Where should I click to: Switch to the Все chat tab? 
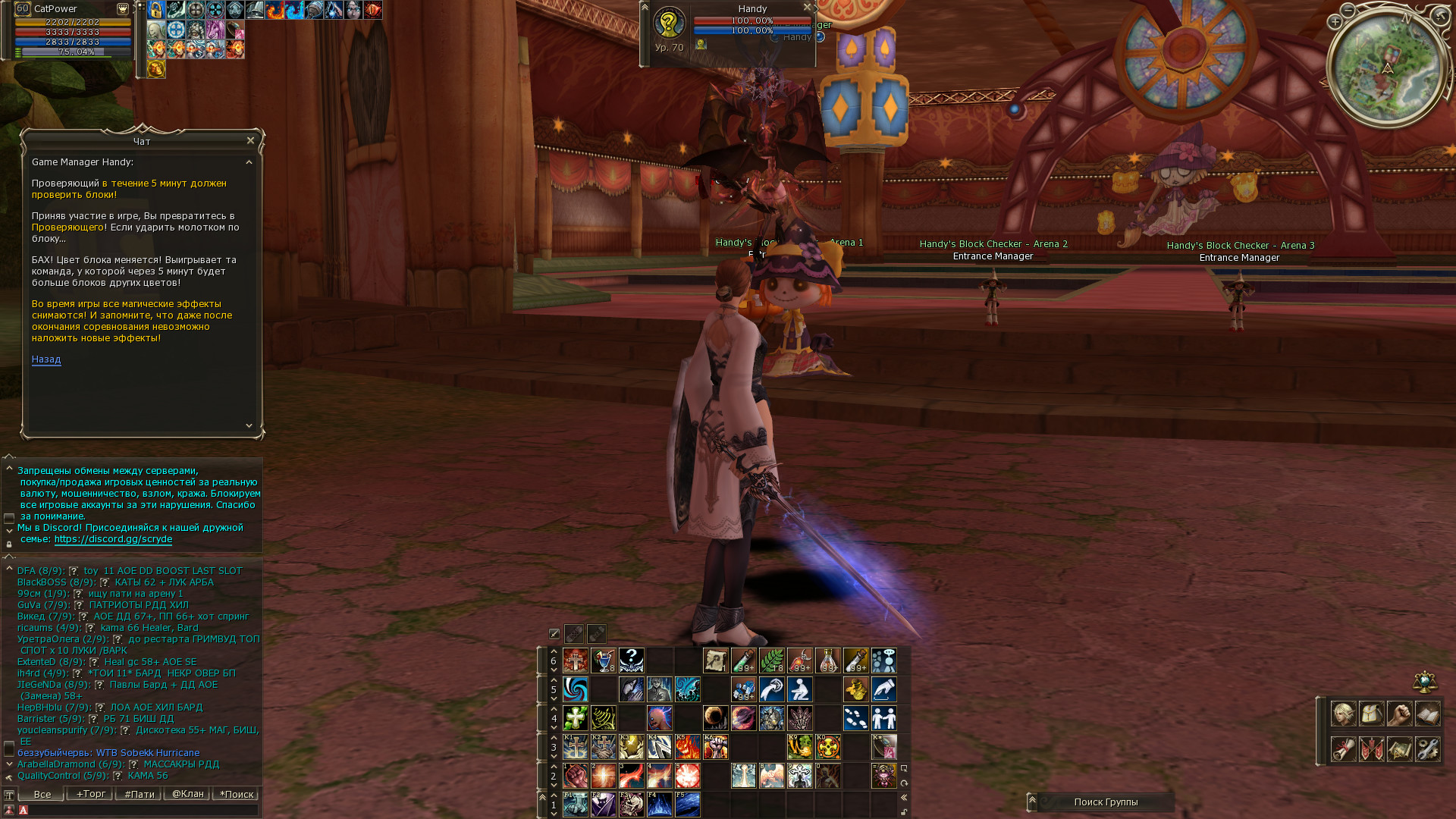42,794
